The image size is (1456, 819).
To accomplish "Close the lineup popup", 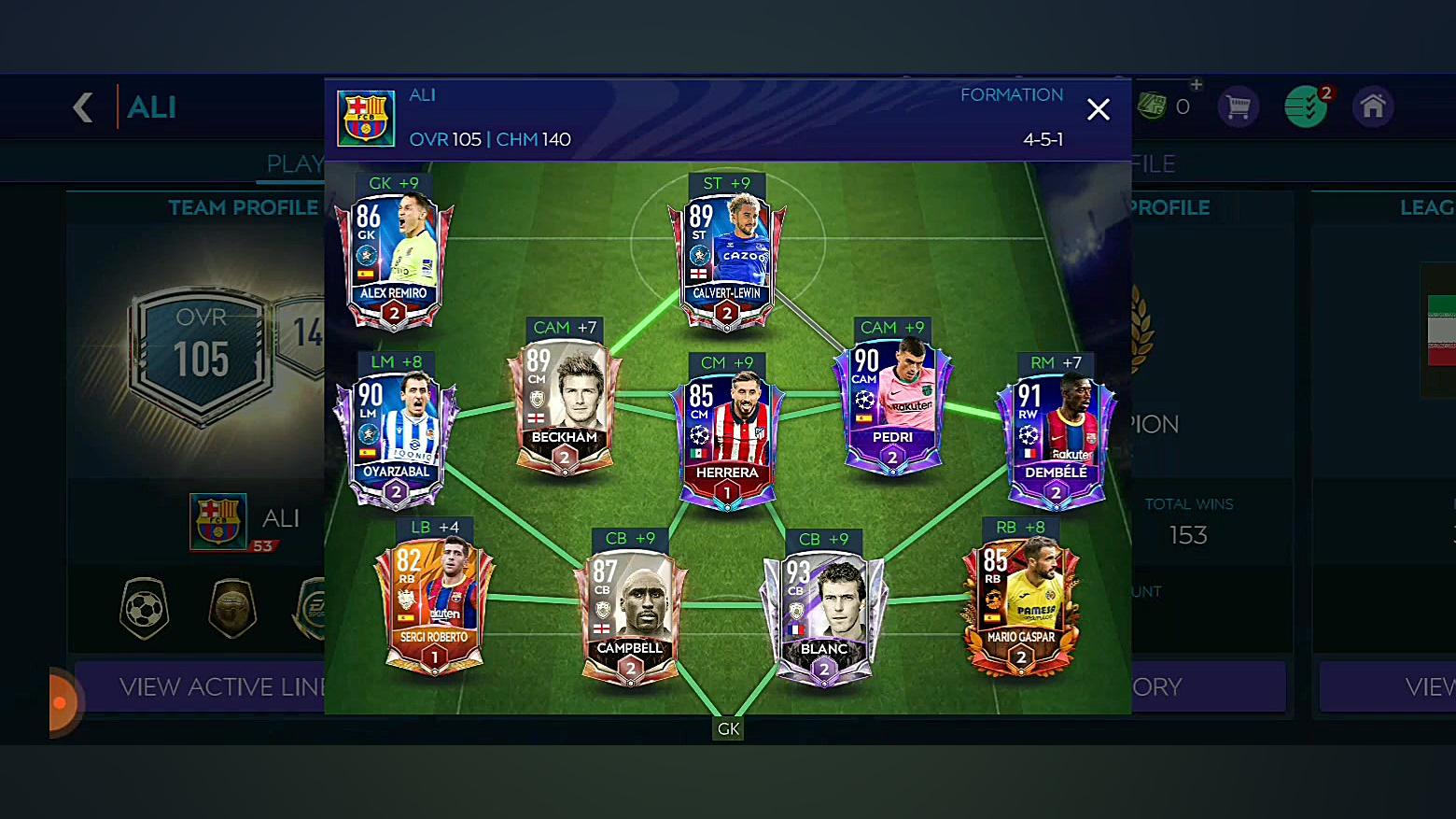I will coord(1099,110).
